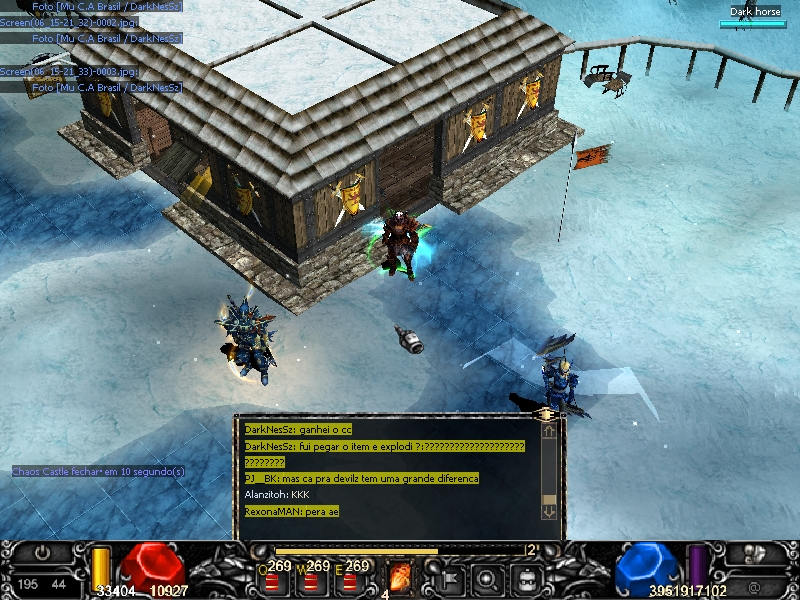The height and width of the screenshot is (600, 800).
Task: Select Alanzitoh's 'KKK' chat line
Action: [278, 494]
